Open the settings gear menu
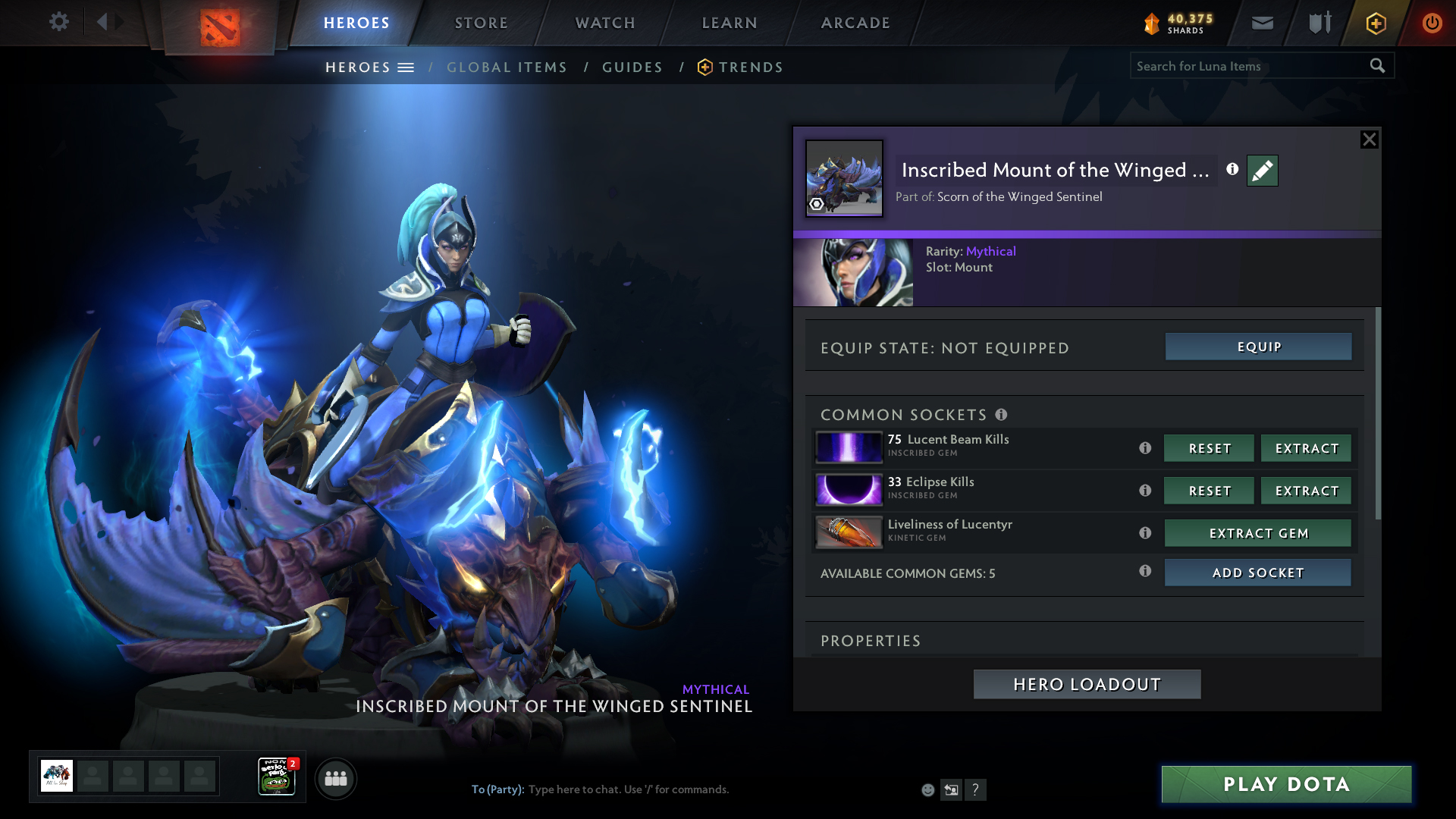The width and height of the screenshot is (1456, 819). [58, 22]
